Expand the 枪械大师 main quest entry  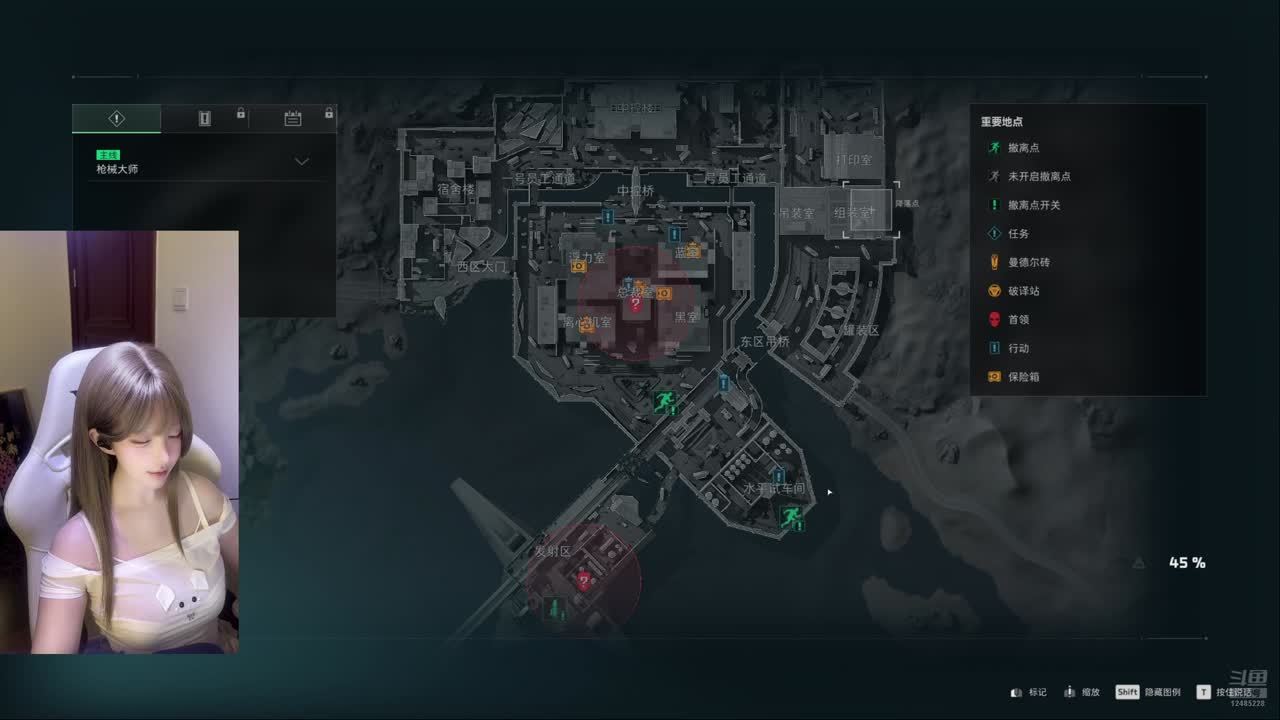[x=301, y=162]
